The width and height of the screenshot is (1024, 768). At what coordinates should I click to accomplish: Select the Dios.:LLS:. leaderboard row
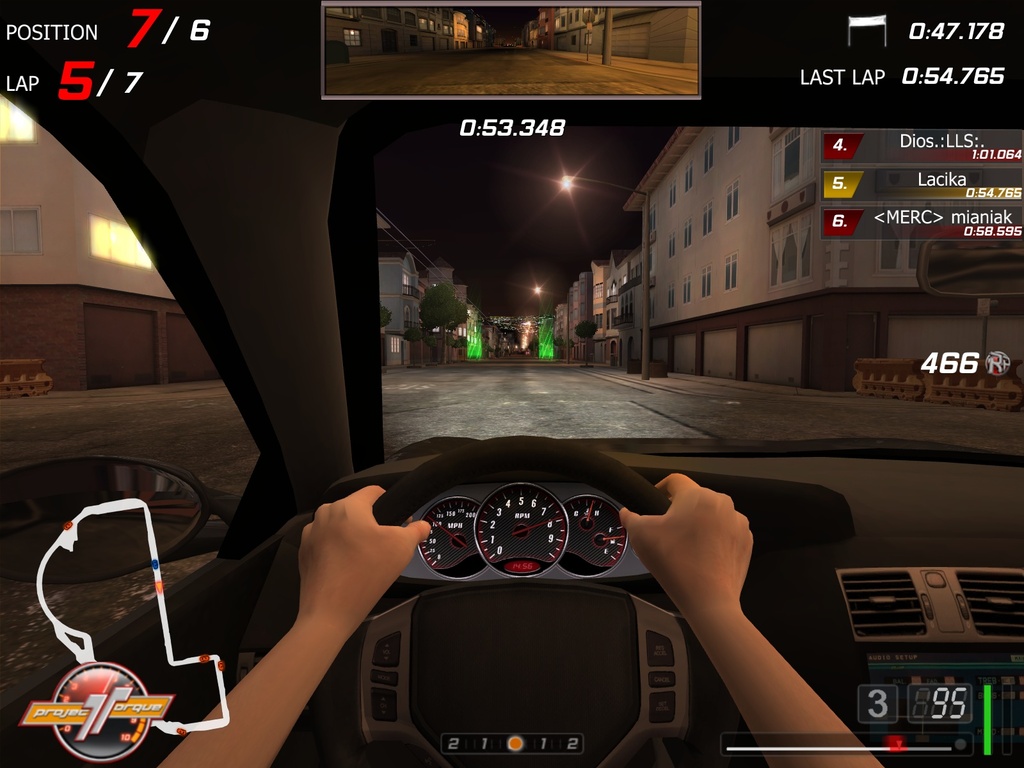point(921,146)
